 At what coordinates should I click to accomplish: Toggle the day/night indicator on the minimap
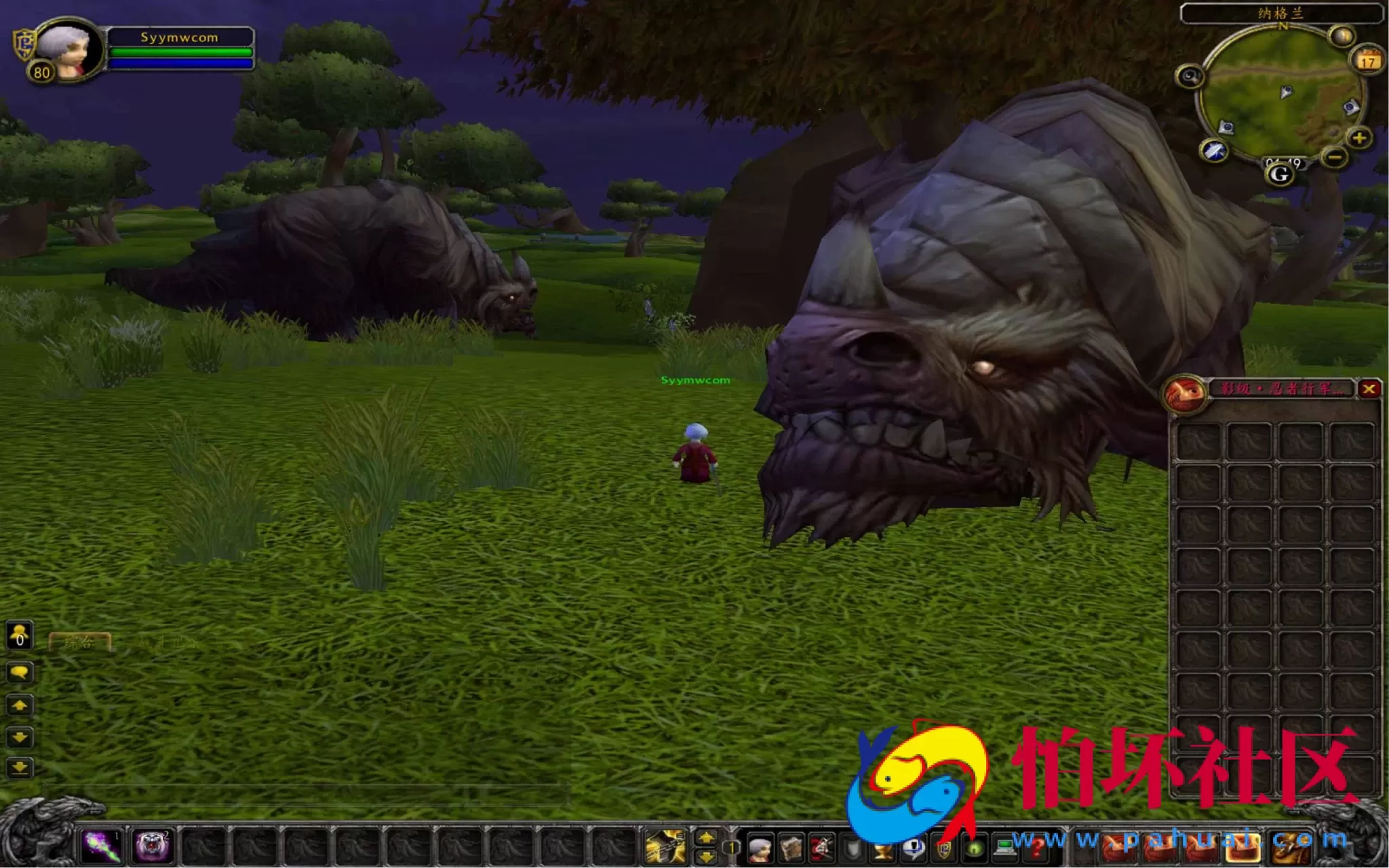[x=1342, y=35]
